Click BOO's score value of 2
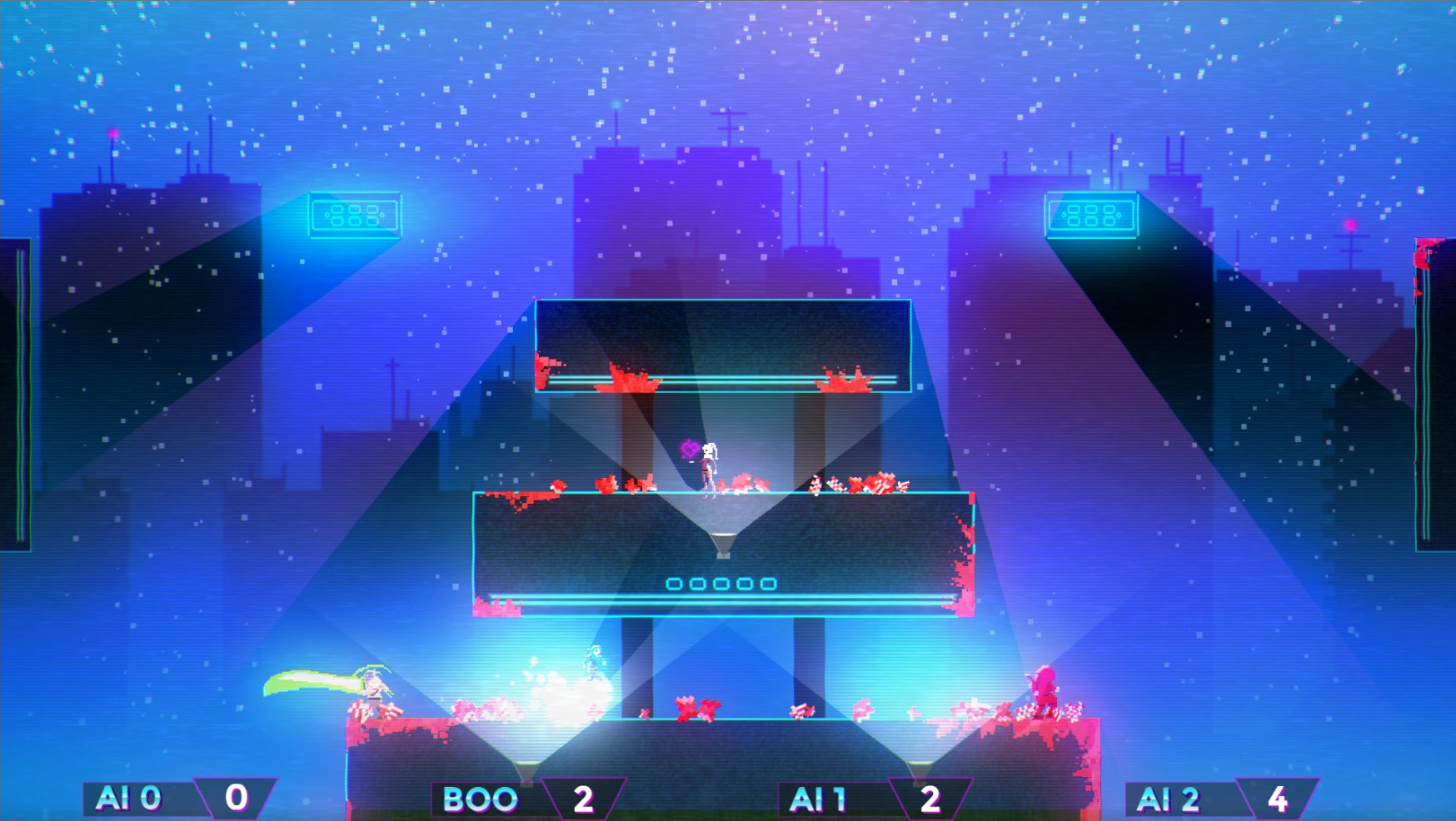This screenshot has width=1456, height=821. (584, 797)
